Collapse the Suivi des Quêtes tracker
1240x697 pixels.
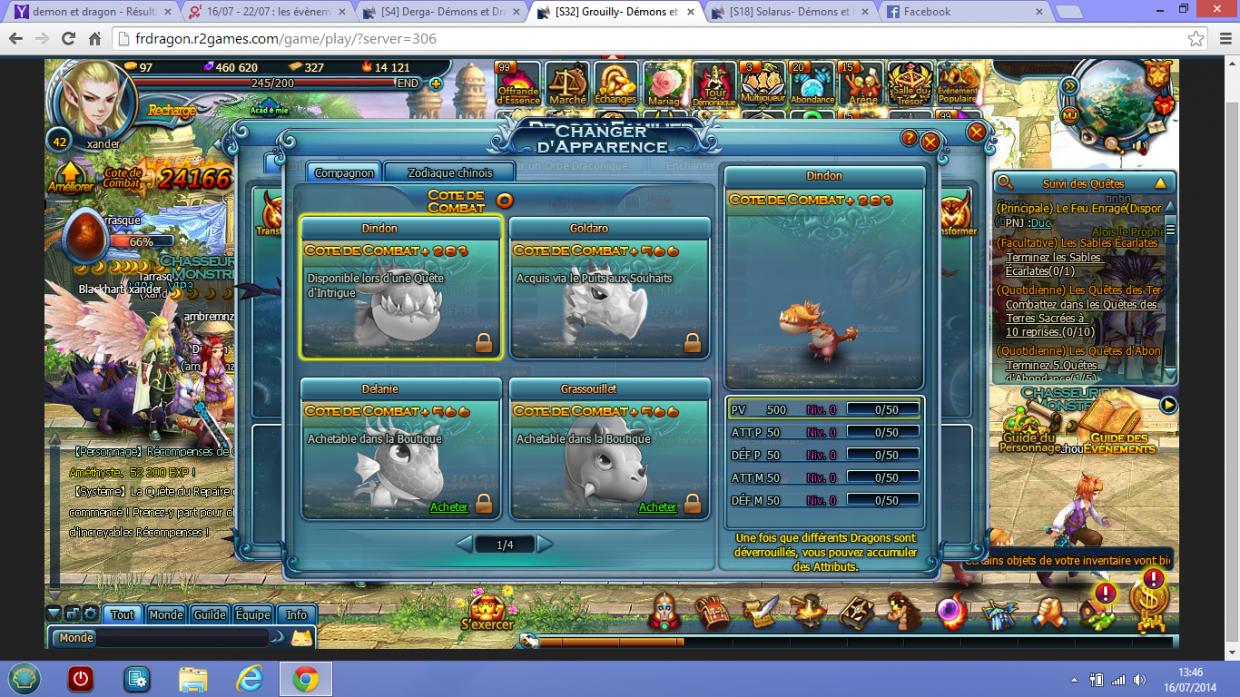click(x=1160, y=183)
